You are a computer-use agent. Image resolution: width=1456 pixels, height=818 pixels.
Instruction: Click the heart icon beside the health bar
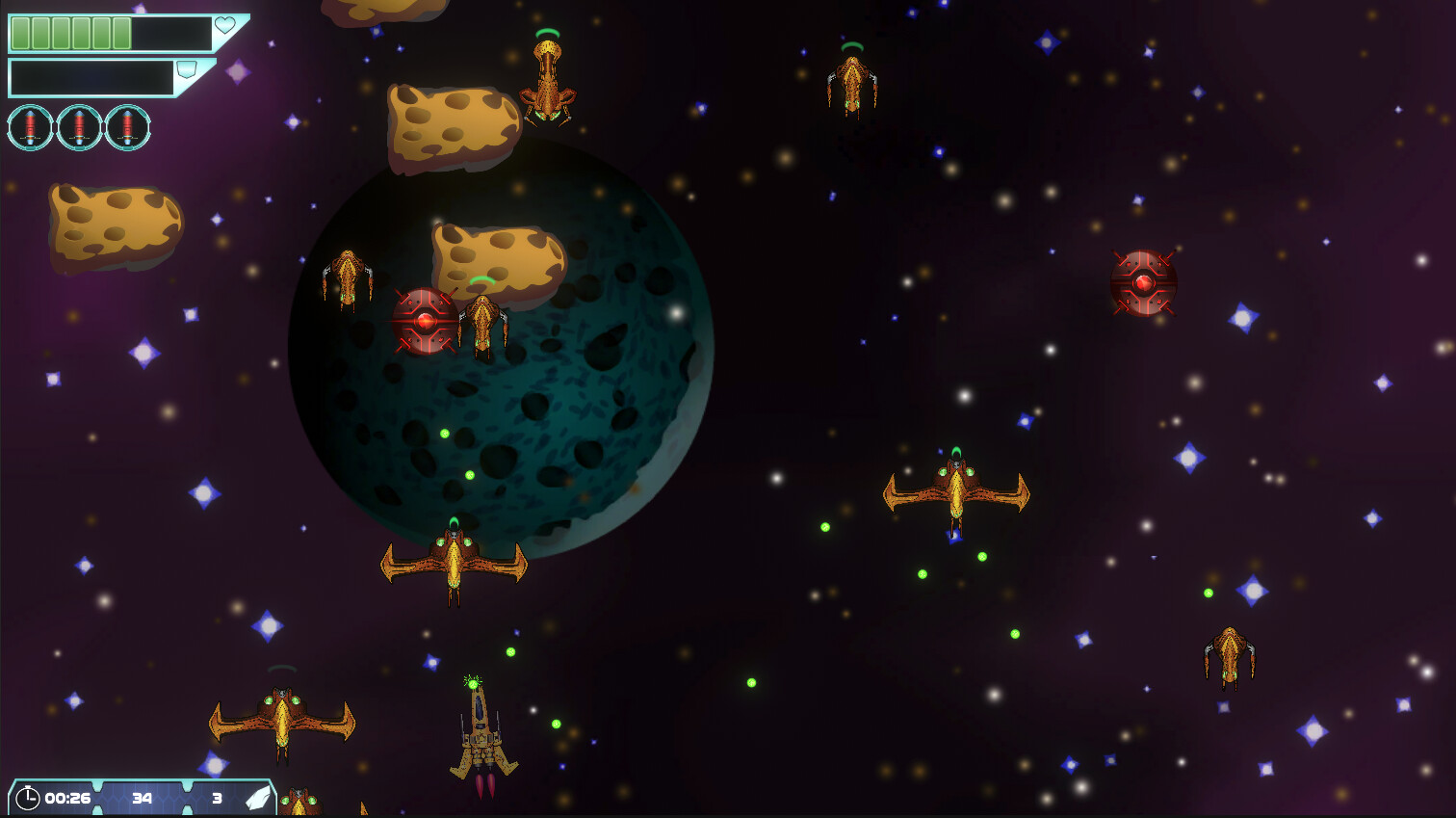click(222, 27)
